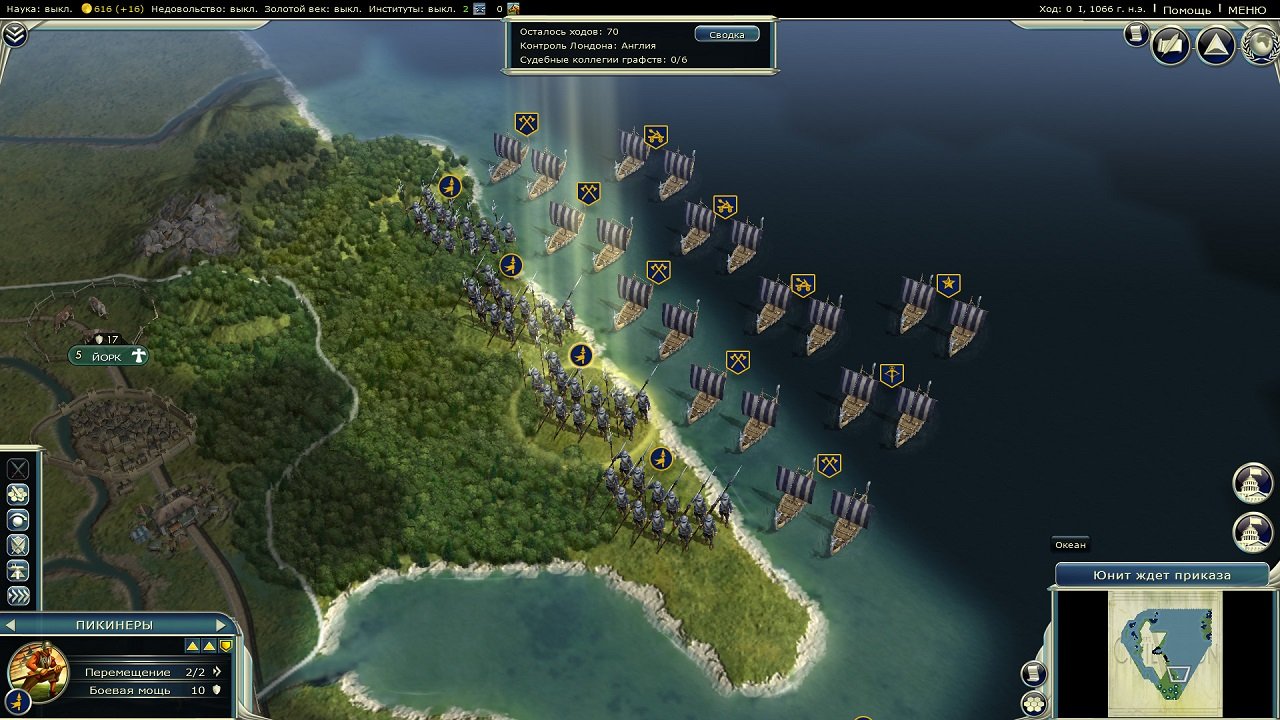The image size is (1280, 720).
Task: Select the previous unit with left arrow
Action: click(10, 623)
